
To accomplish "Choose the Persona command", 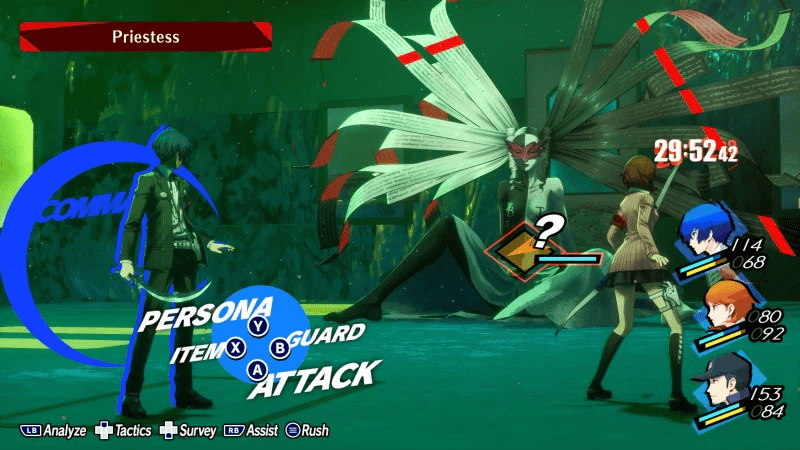I will (x=205, y=314).
